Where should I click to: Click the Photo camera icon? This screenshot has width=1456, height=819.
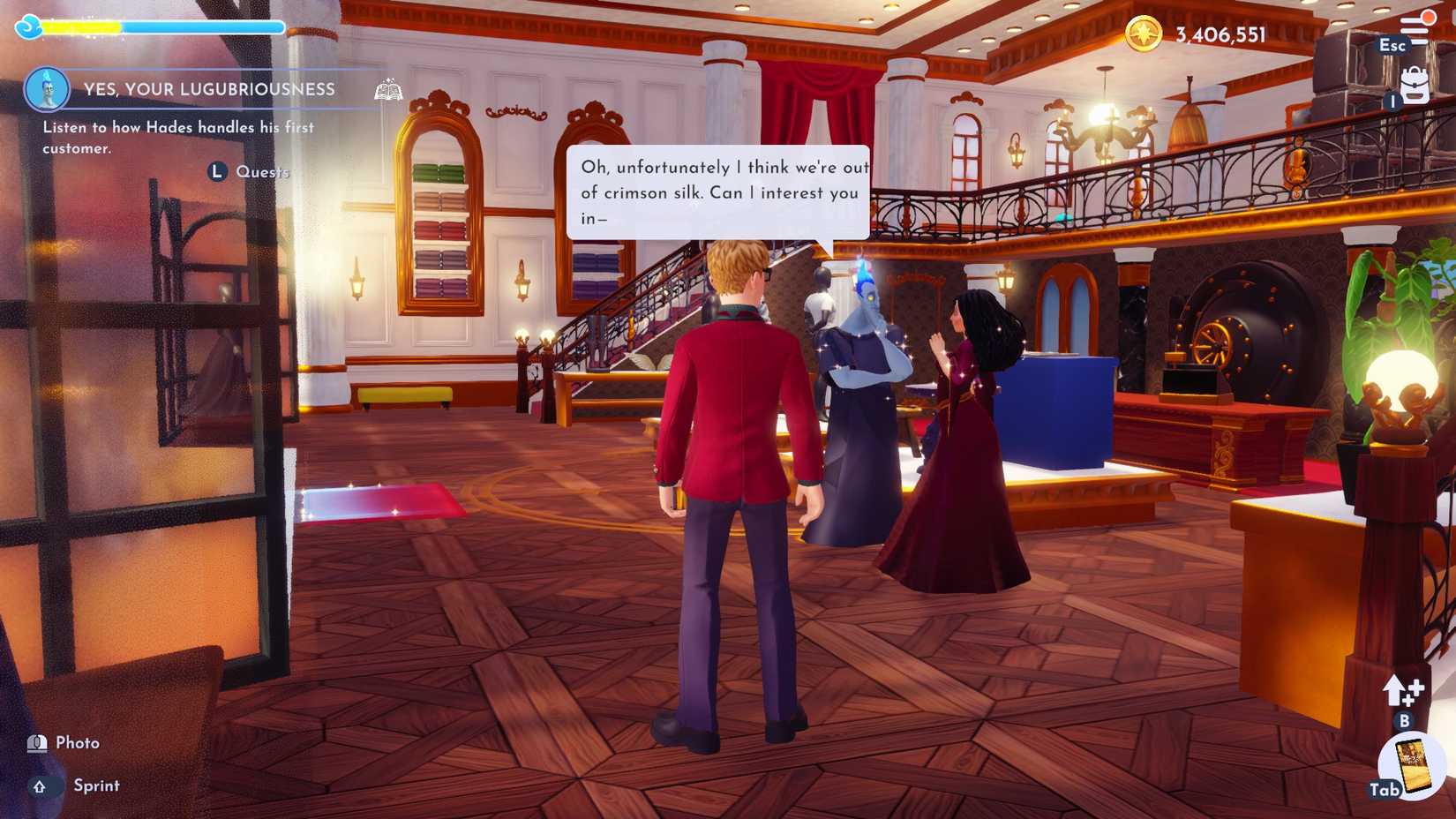tap(37, 742)
